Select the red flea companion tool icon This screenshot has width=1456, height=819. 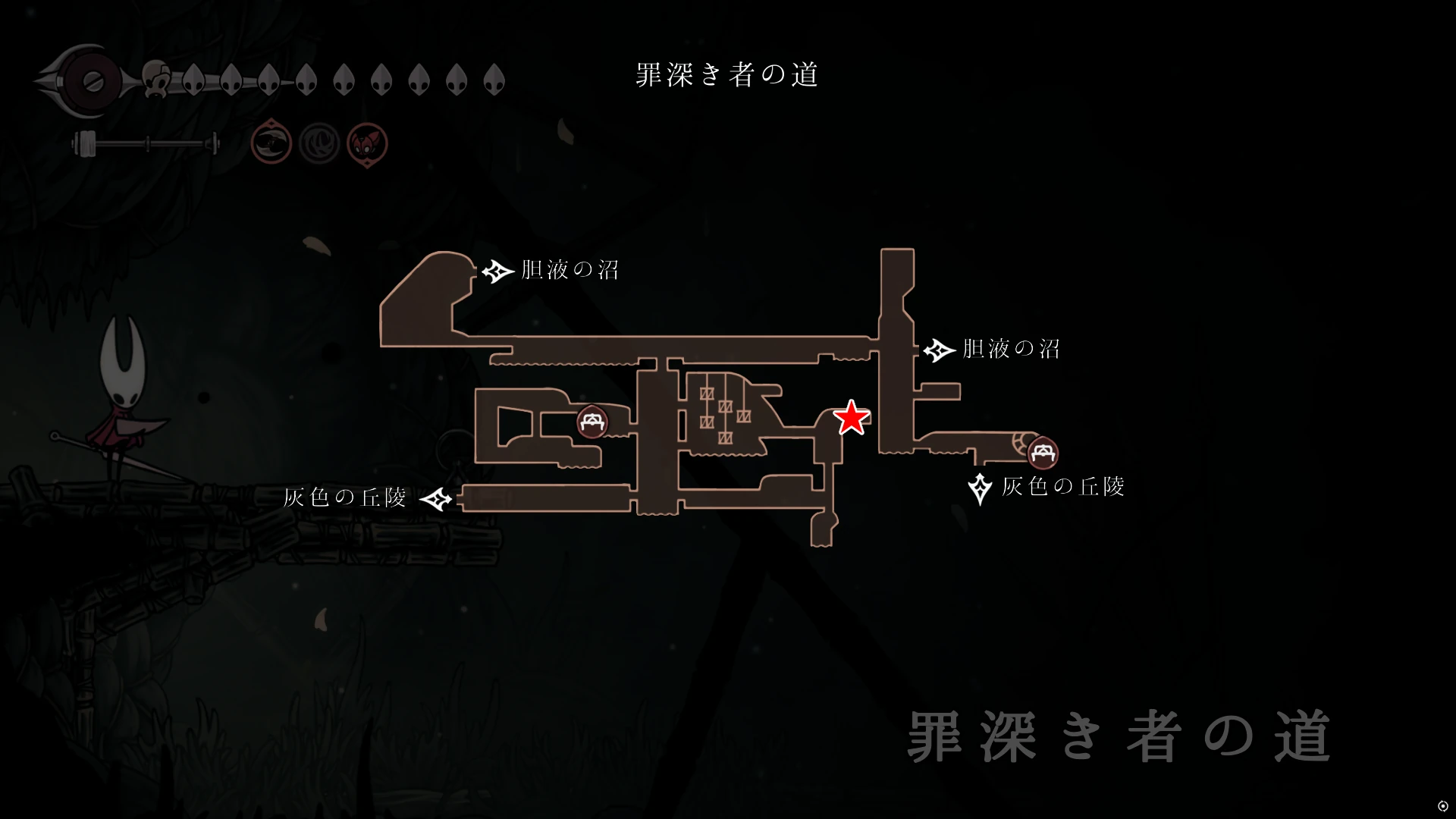pos(367,142)
